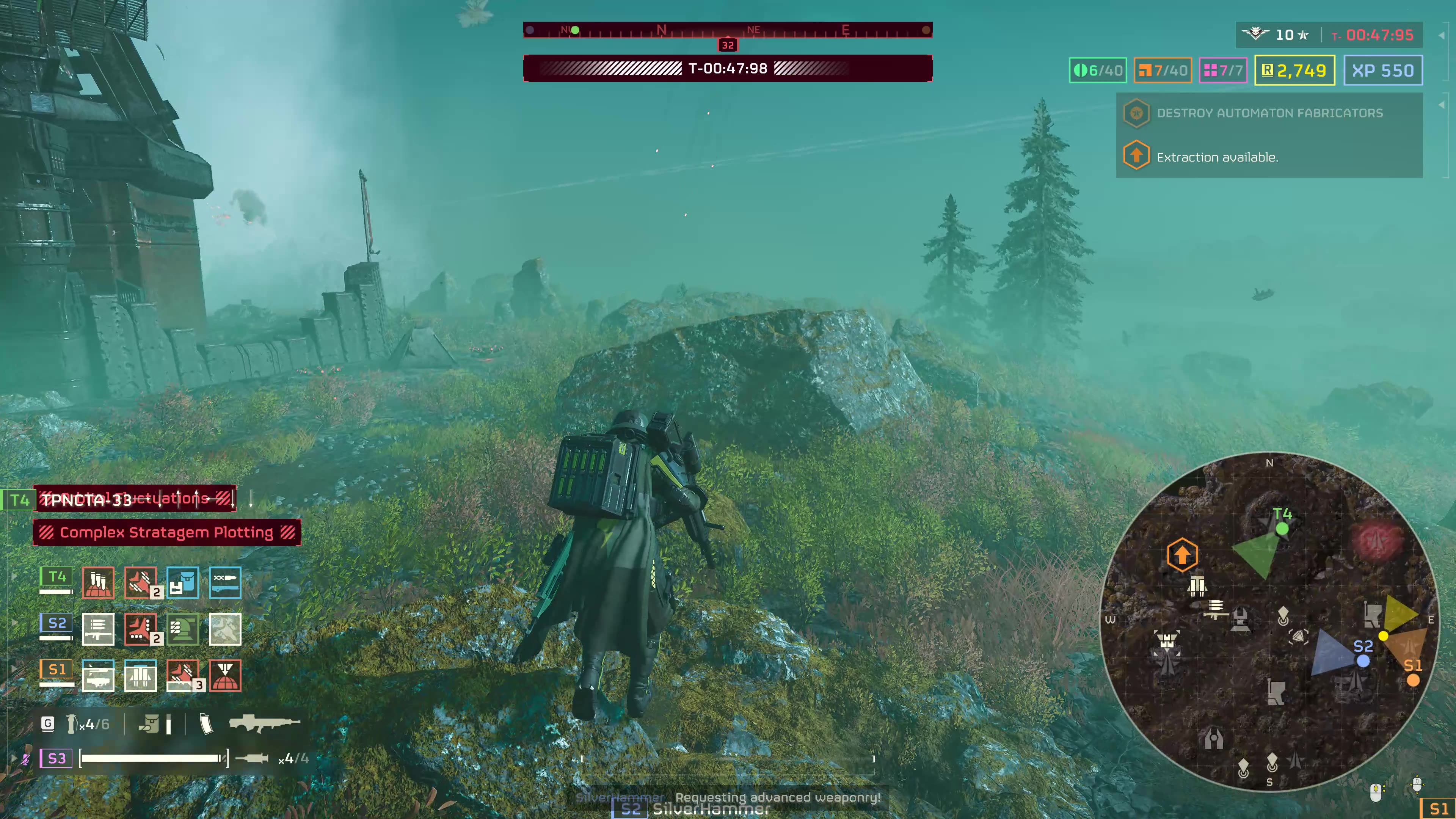Click S2's green sentry turret stratagem icon
The image size is (1456, 819).
(x=182, y=629)
